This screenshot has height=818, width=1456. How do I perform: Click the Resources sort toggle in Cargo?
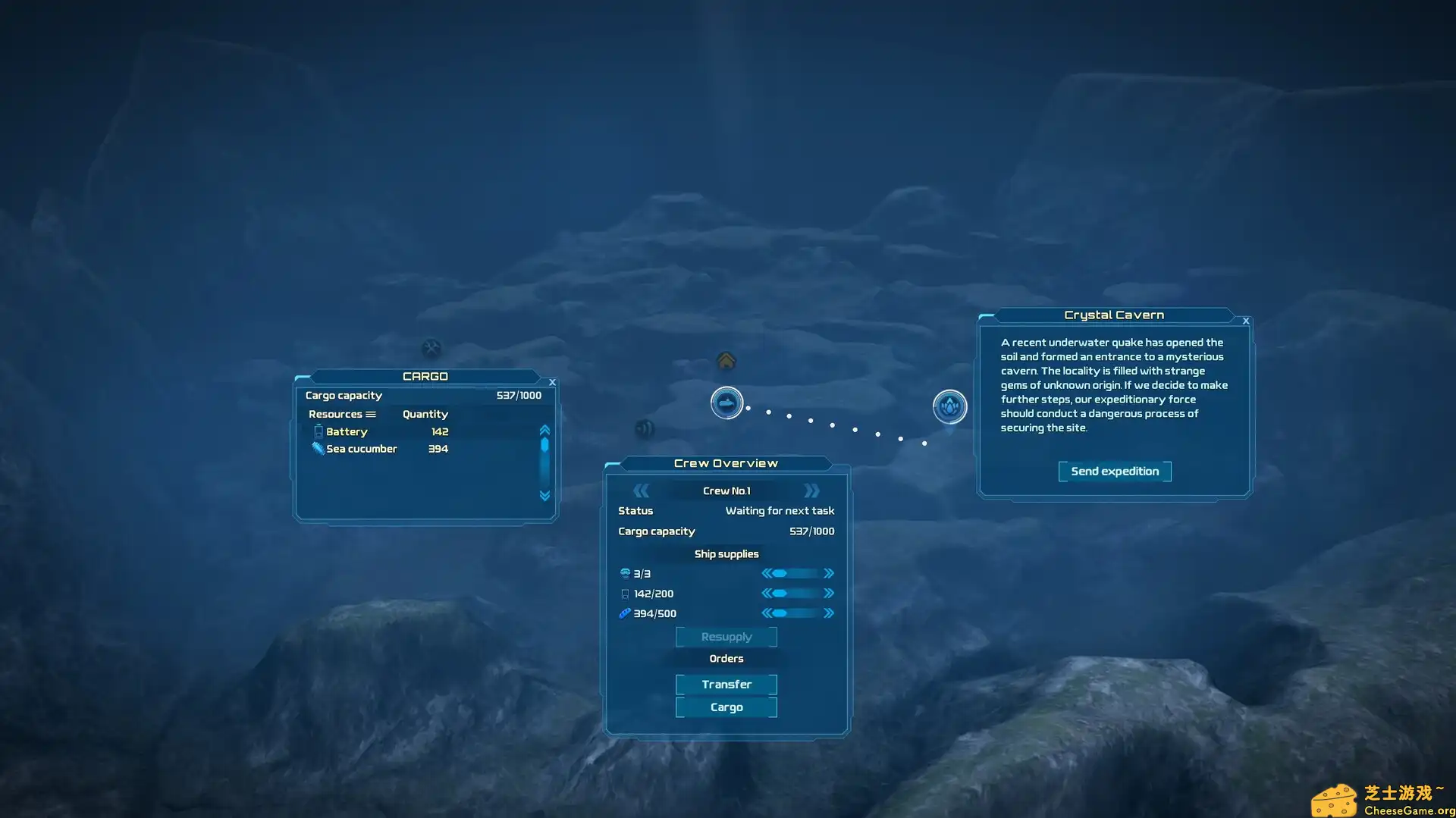pos(371,414)
